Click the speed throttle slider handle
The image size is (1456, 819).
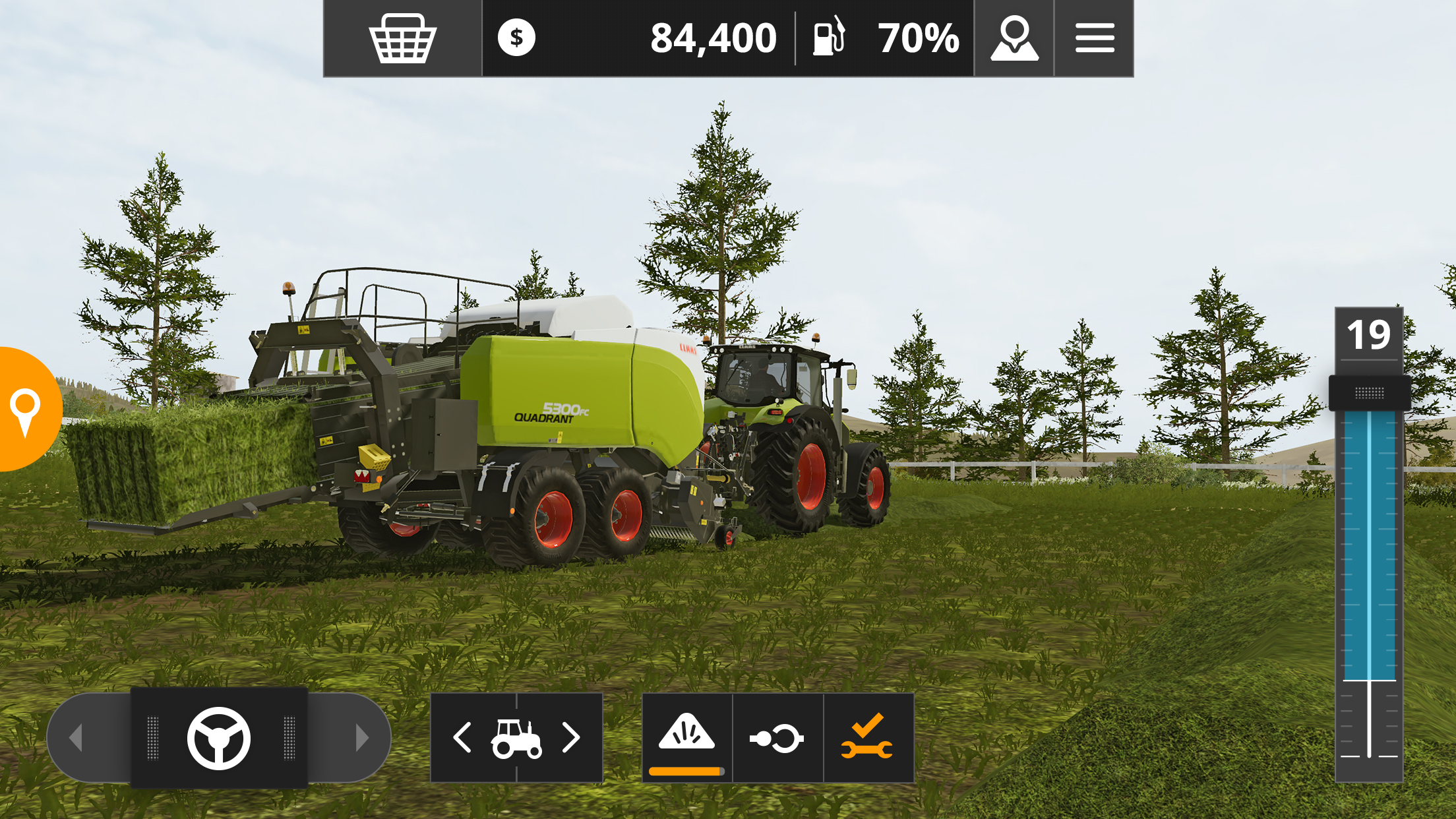pos(1370,394)
